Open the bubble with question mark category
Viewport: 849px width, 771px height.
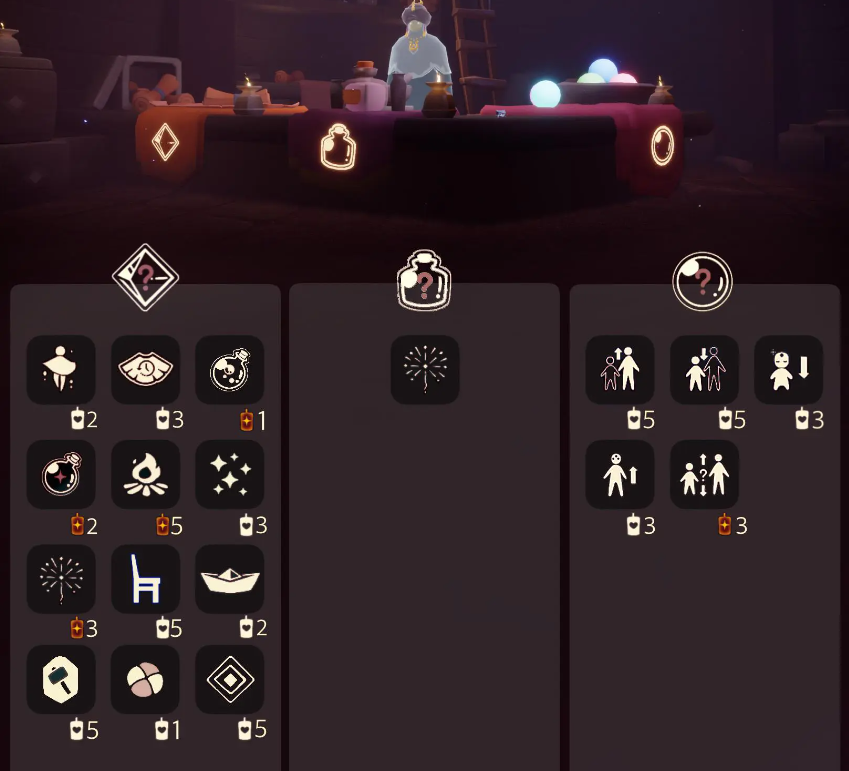(702, 281)
